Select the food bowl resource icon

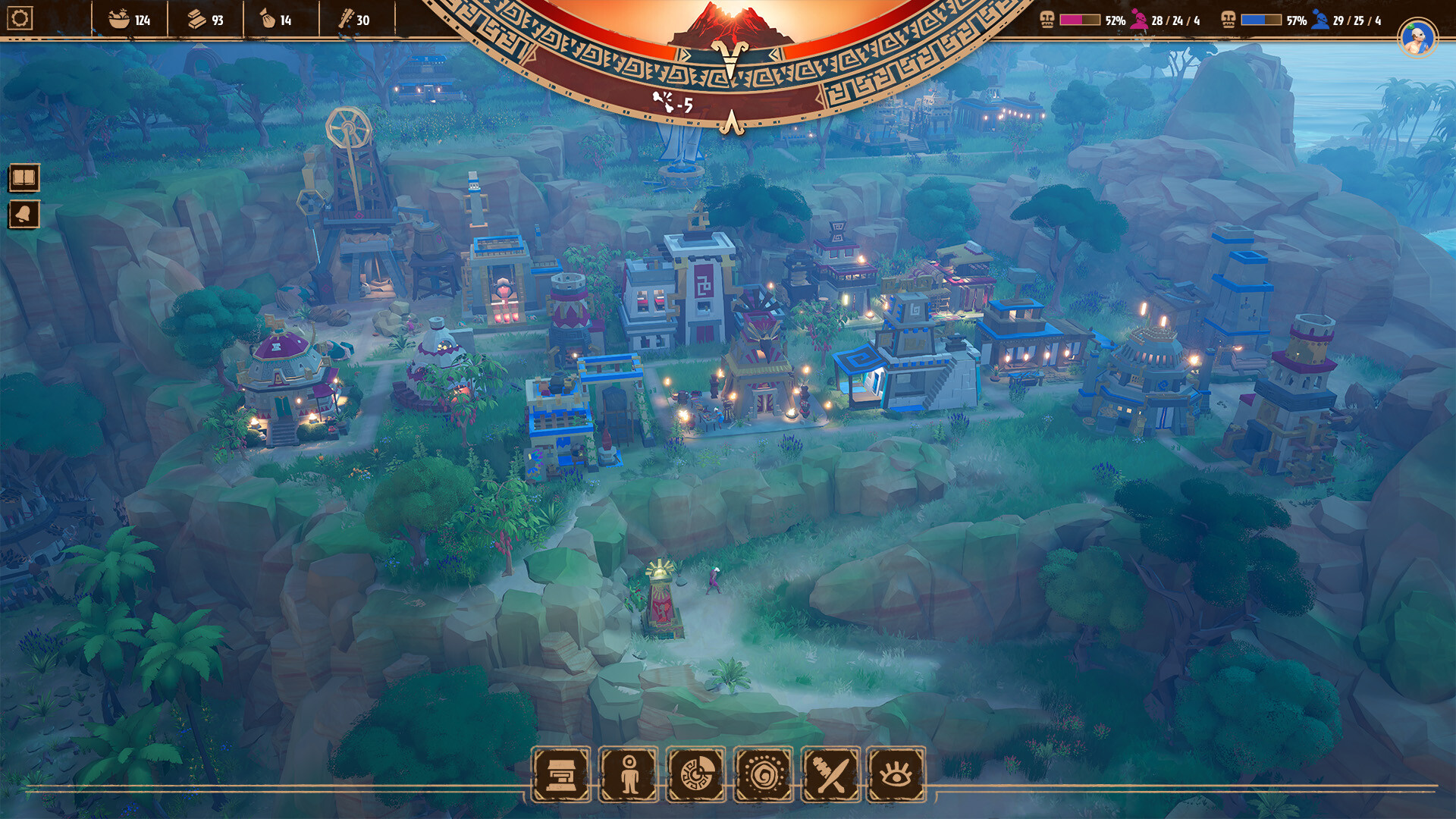click(118, 20)
